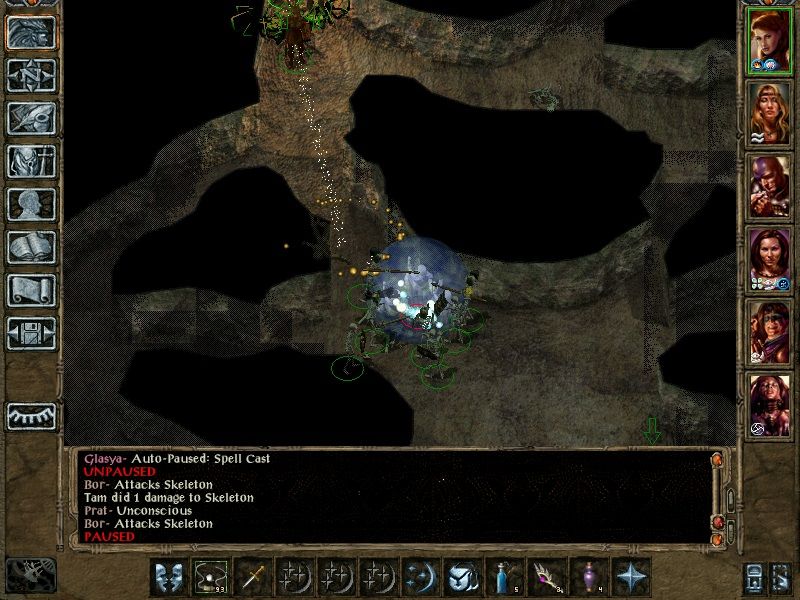Open the inventory screen
The width and height of the screenshot is (800, 600).
click(x=30, y=160)
